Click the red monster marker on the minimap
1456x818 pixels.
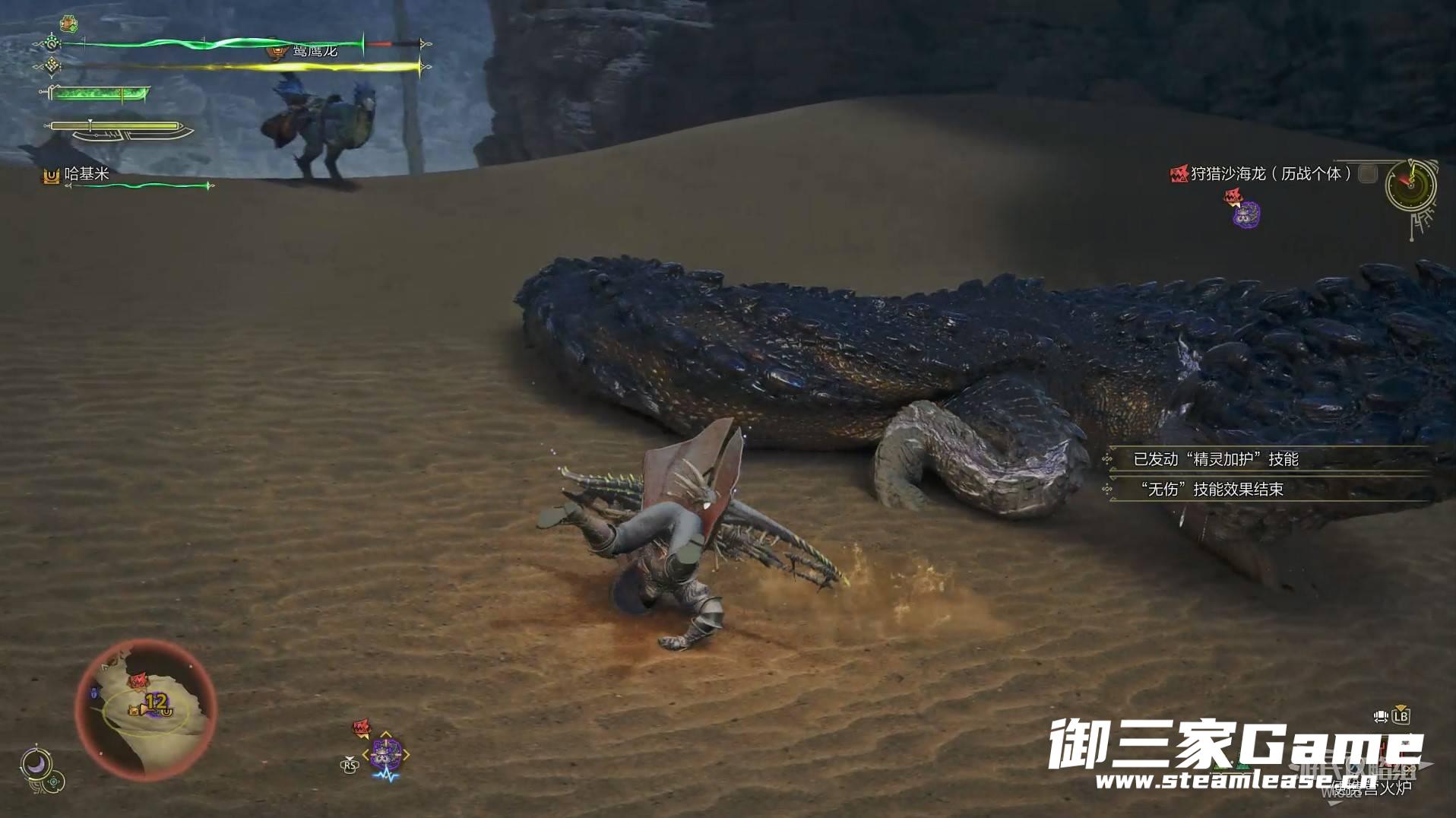pyautogui.click(x=138, y=680)
